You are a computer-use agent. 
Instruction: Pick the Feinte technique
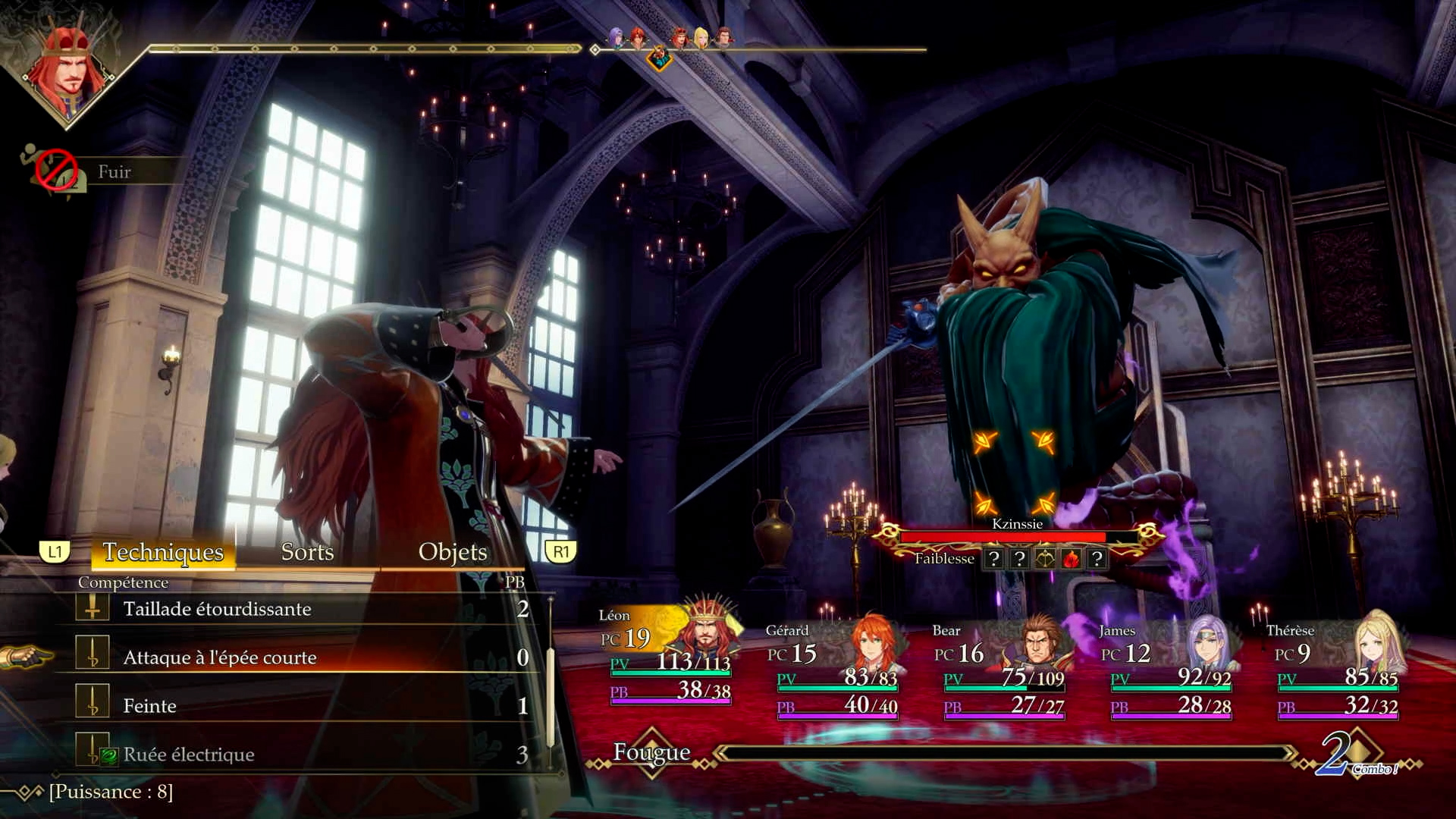[150, 706]
